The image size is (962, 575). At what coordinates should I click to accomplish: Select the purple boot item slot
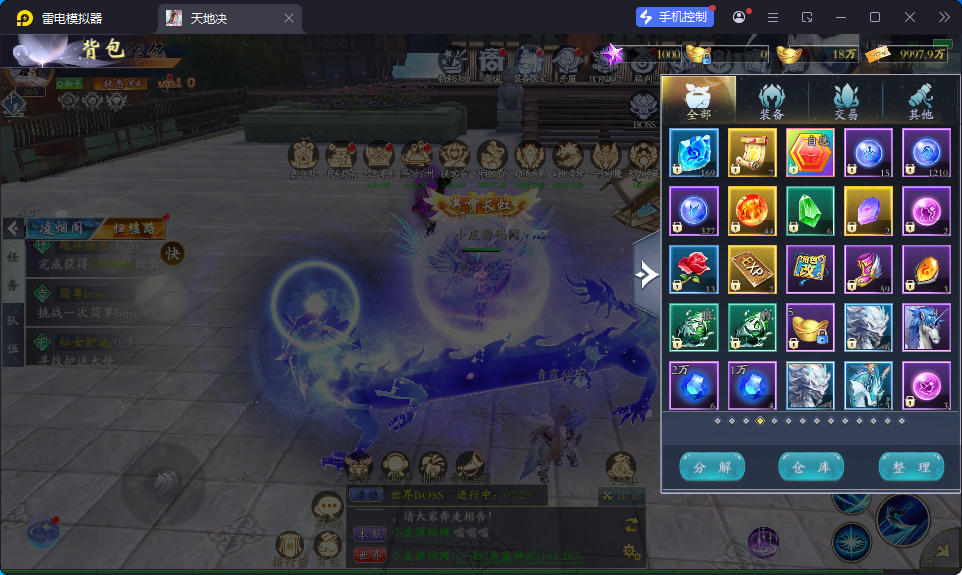(868, 269)
